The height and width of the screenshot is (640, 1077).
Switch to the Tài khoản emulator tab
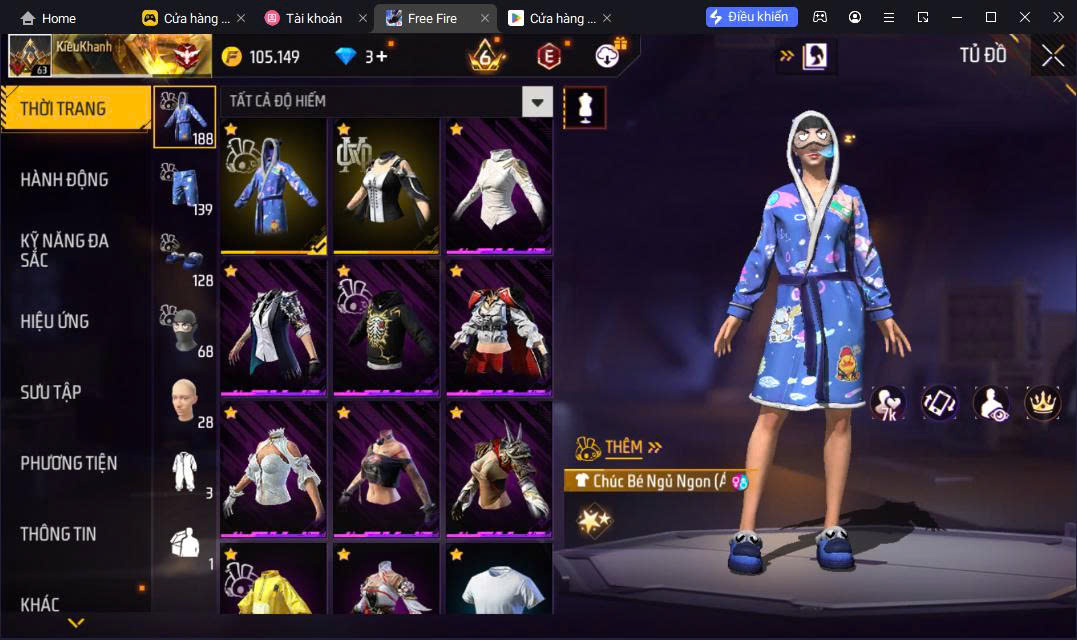(314, 18)
